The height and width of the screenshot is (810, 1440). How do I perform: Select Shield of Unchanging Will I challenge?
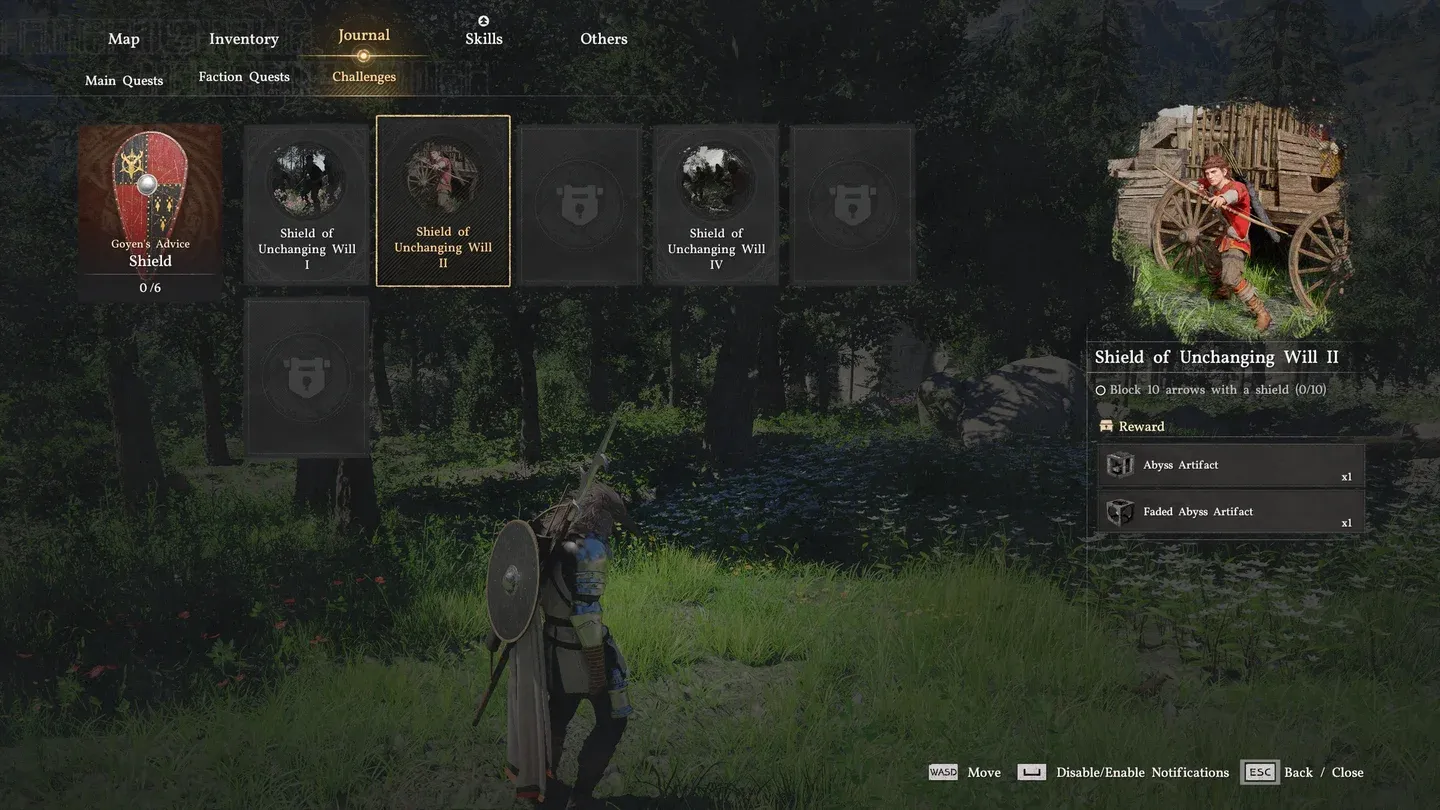307,205
